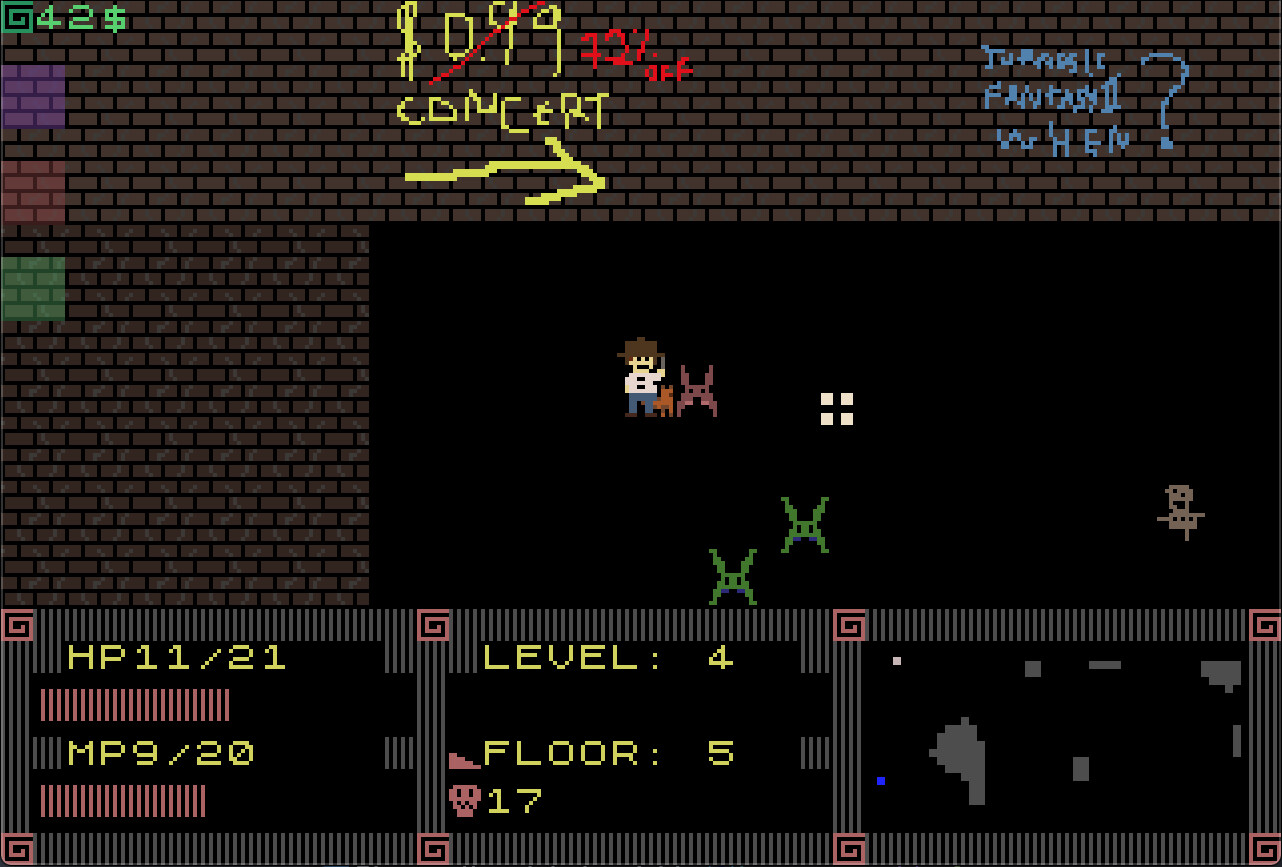The height and width of the screenshot is (867, 1282).
Task: Select the green brick color swatch
Action: pyautogui.click(x=33, y=290)
